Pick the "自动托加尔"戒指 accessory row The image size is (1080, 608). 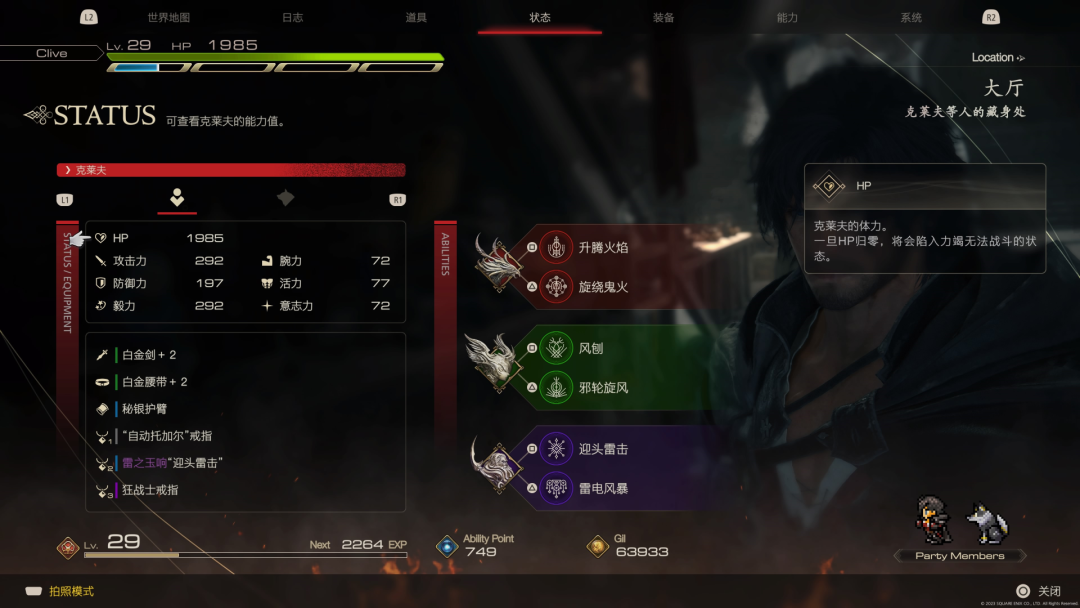click(x=166, y=436)
